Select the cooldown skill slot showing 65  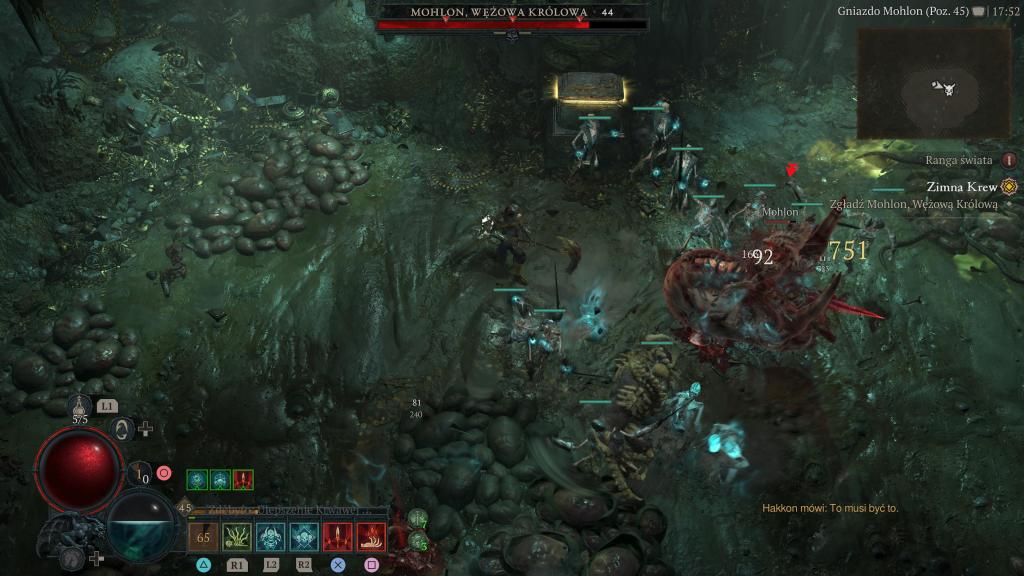click(x=203, y=537)
